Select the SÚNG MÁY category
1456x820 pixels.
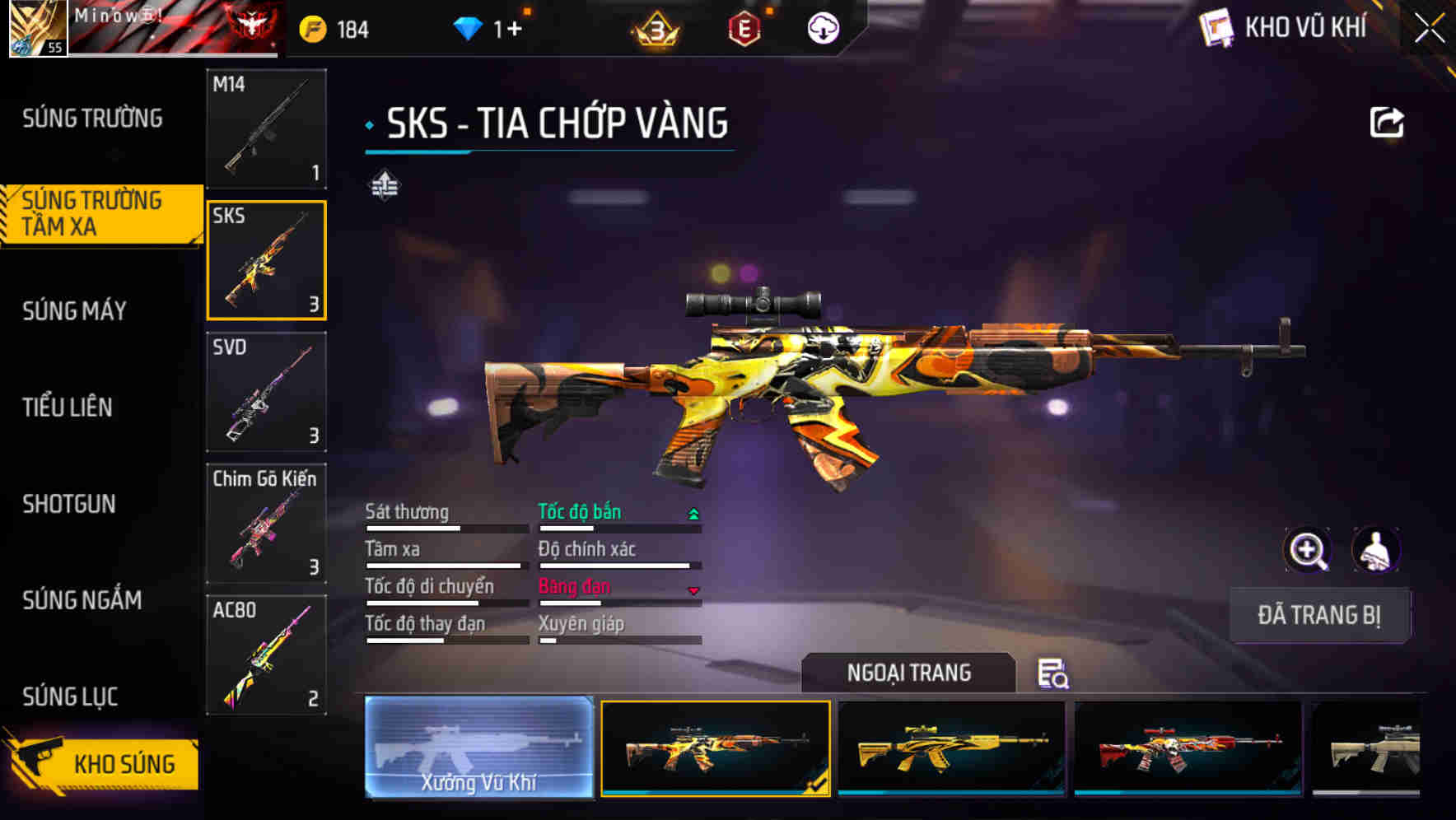(75, 310)
